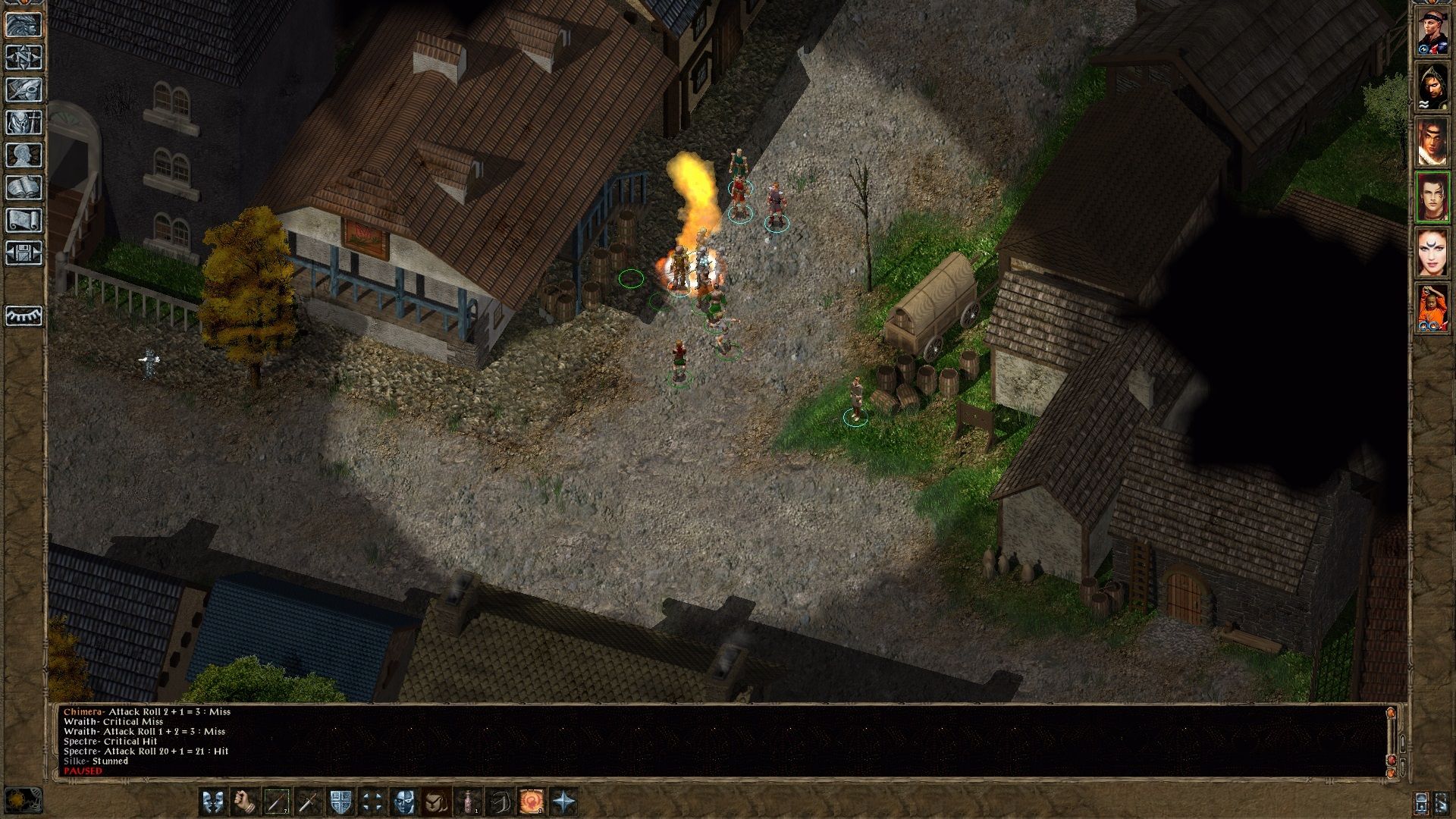
Task: Open the options menu with the floppy disk icon
Action: pyautogui.click(x=24, y=253)
